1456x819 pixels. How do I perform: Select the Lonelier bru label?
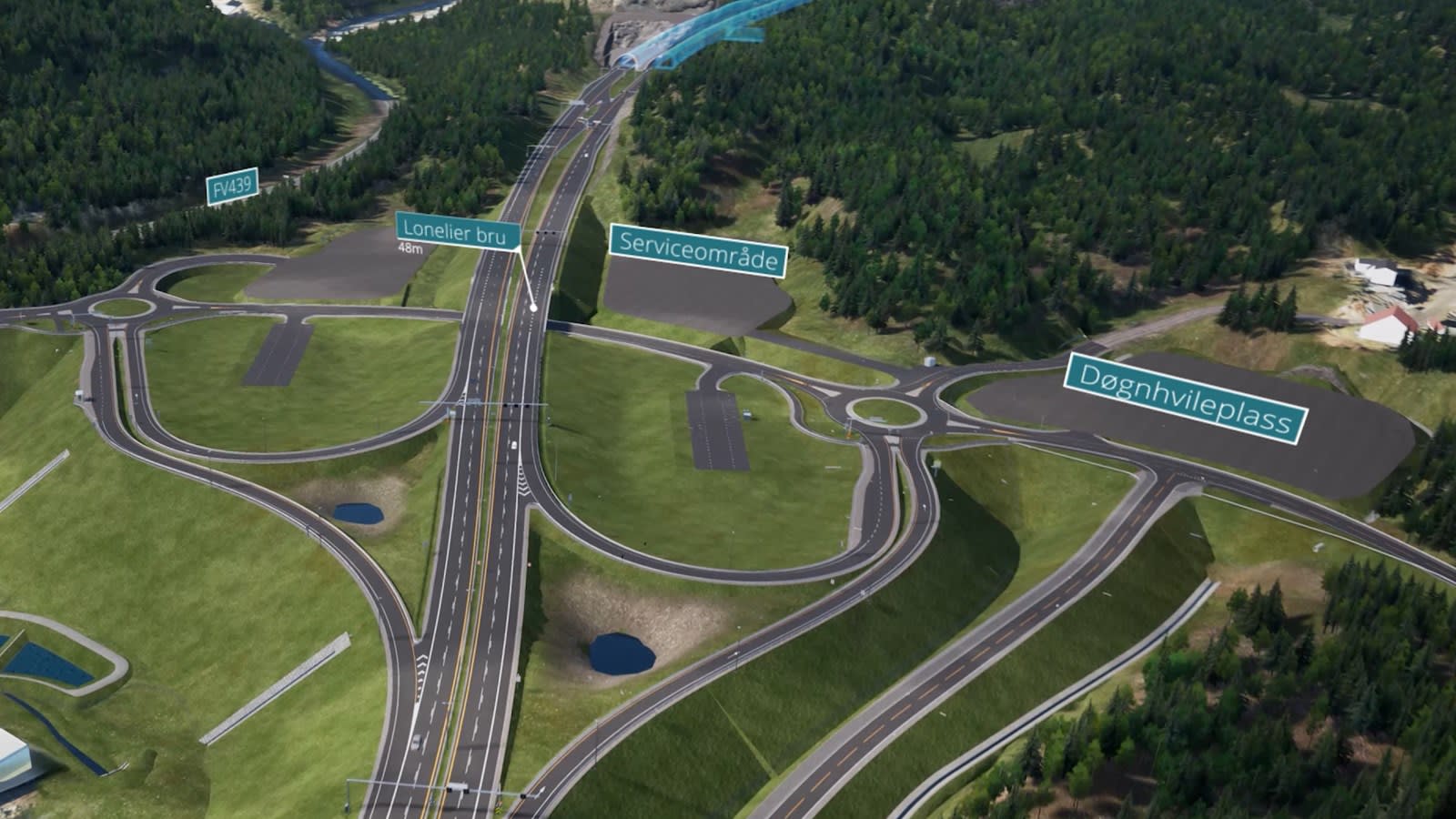[x=458, y=232]
